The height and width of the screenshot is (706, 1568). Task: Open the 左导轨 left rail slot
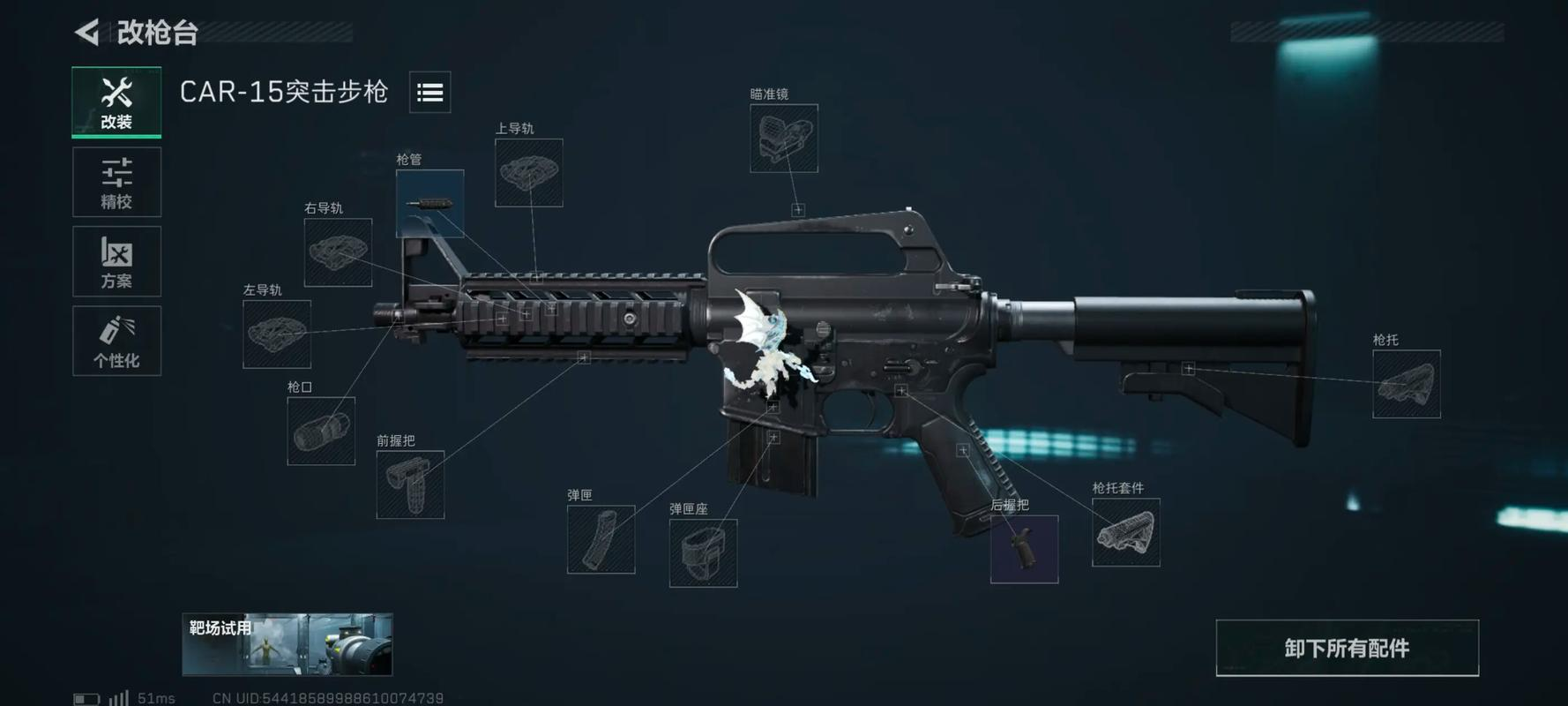coord(277,334)
